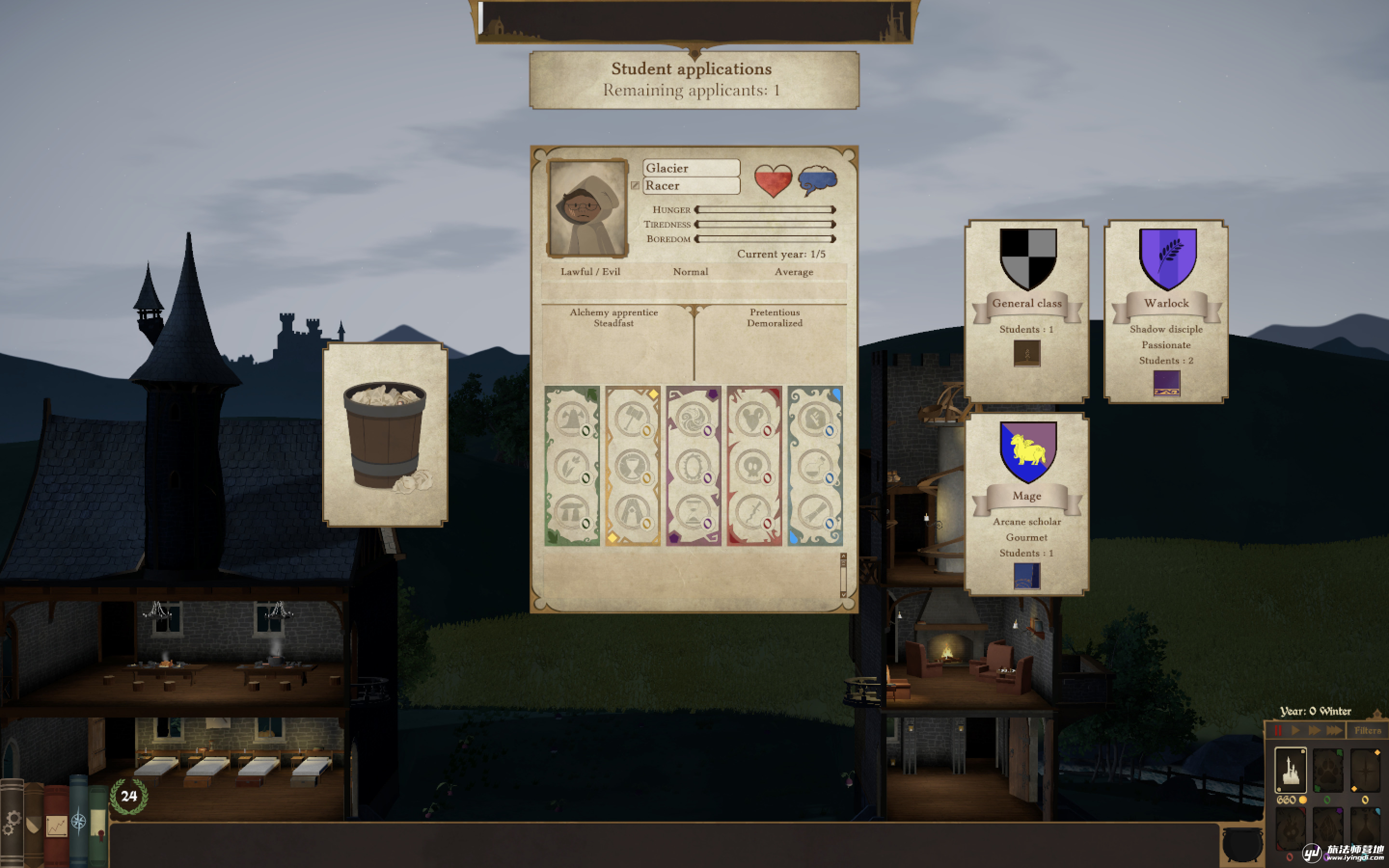Viewport: 1389px width, 868px height.
Task: Discard applicant into the paper bin
Action: (385, 434)
